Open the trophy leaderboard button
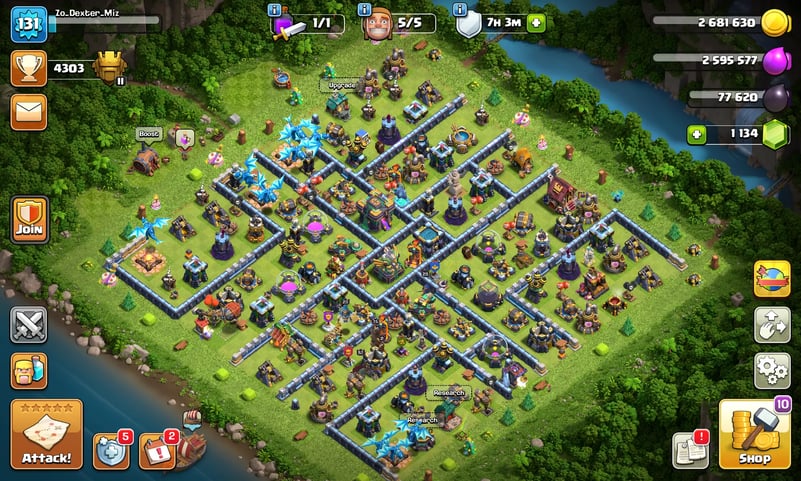Screen dimensions: 801x481 pyautogui.click(x=29, y=68)
